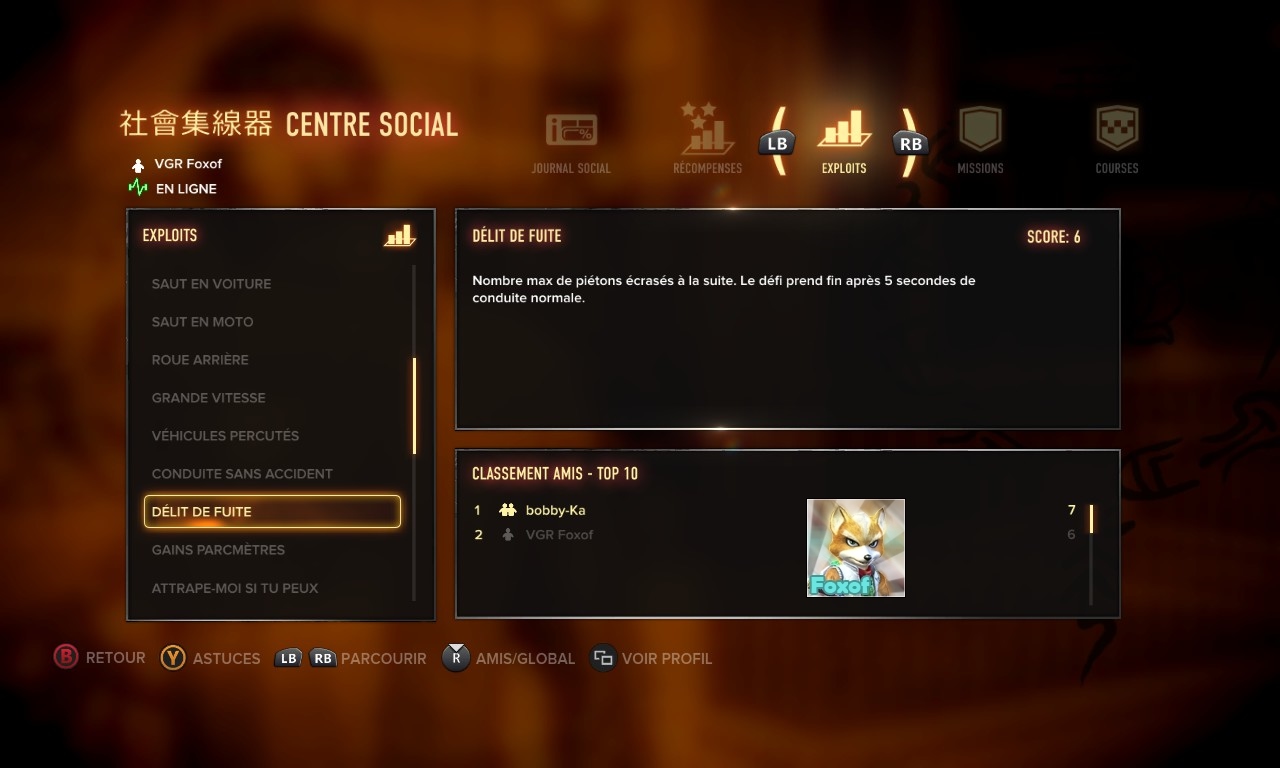
Task: Select bobby-Ka in the friends leaderboard
Action: 555,511
